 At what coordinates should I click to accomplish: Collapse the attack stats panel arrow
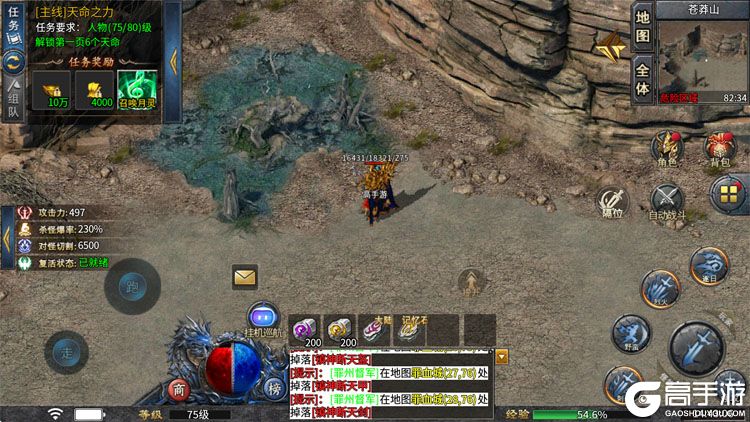(8, 239)
